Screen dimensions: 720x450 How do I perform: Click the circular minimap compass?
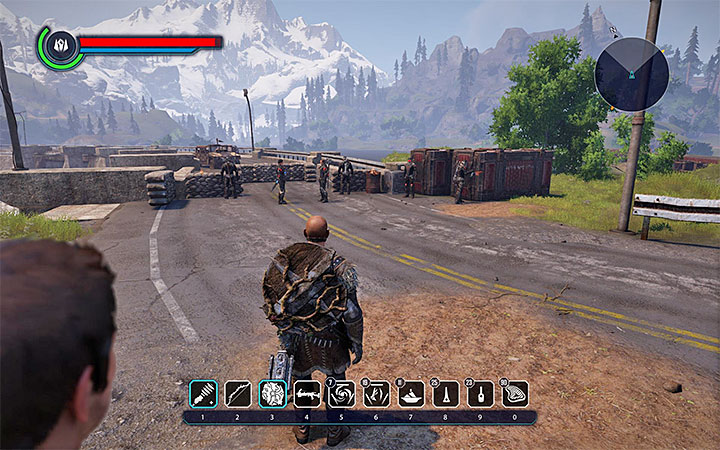(632, 75)
